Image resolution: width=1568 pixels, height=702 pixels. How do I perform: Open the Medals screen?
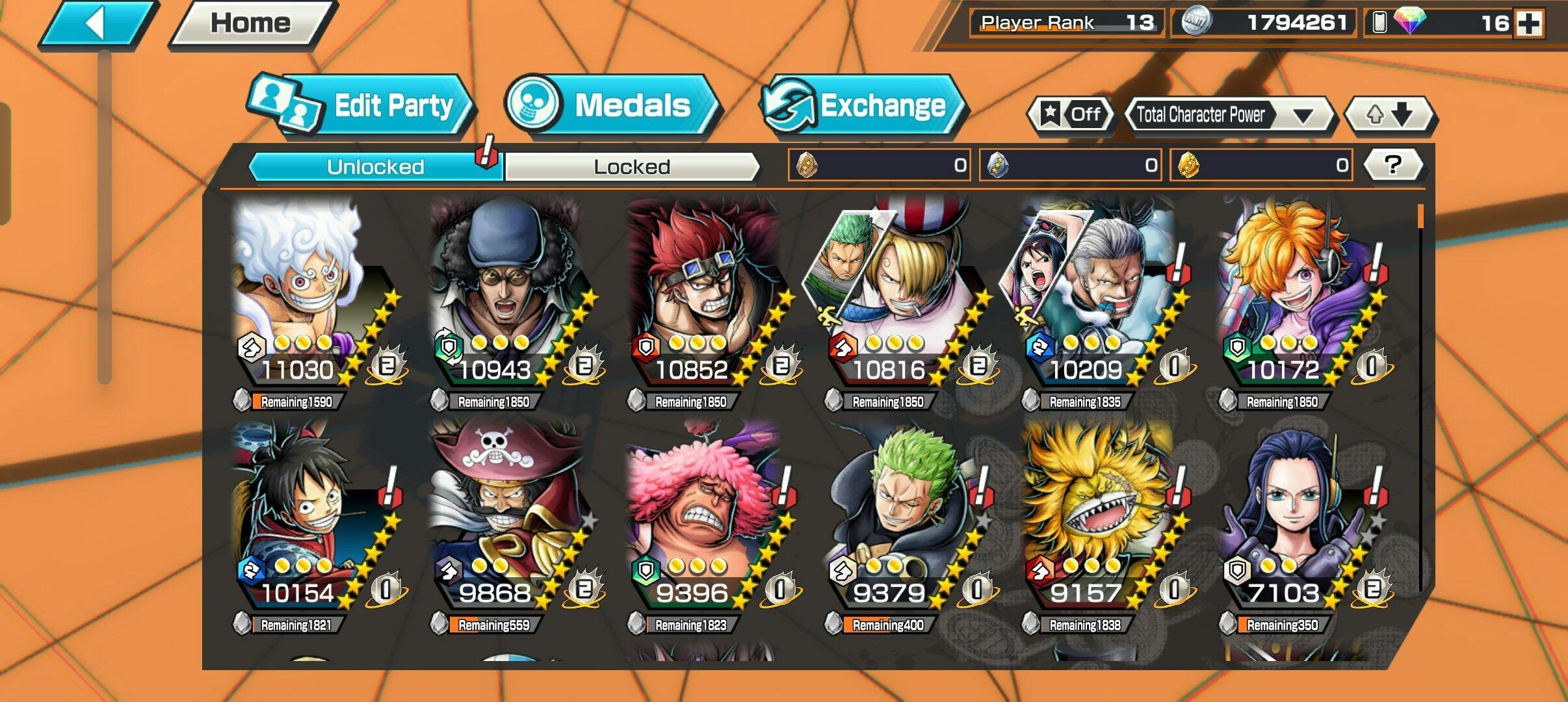pyautogui.click(x=611, y=106)
